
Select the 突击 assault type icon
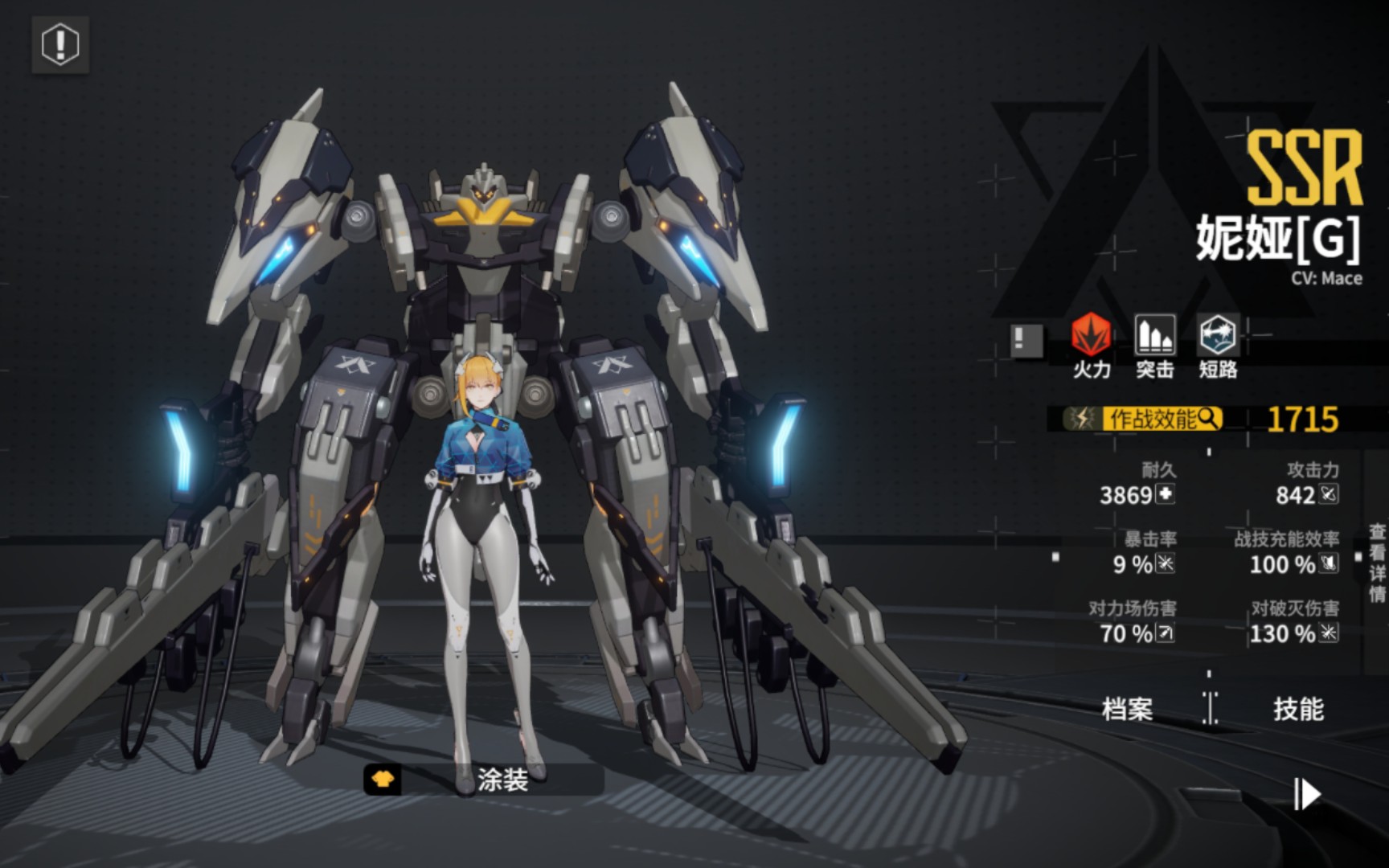[x=1155, y=335]
